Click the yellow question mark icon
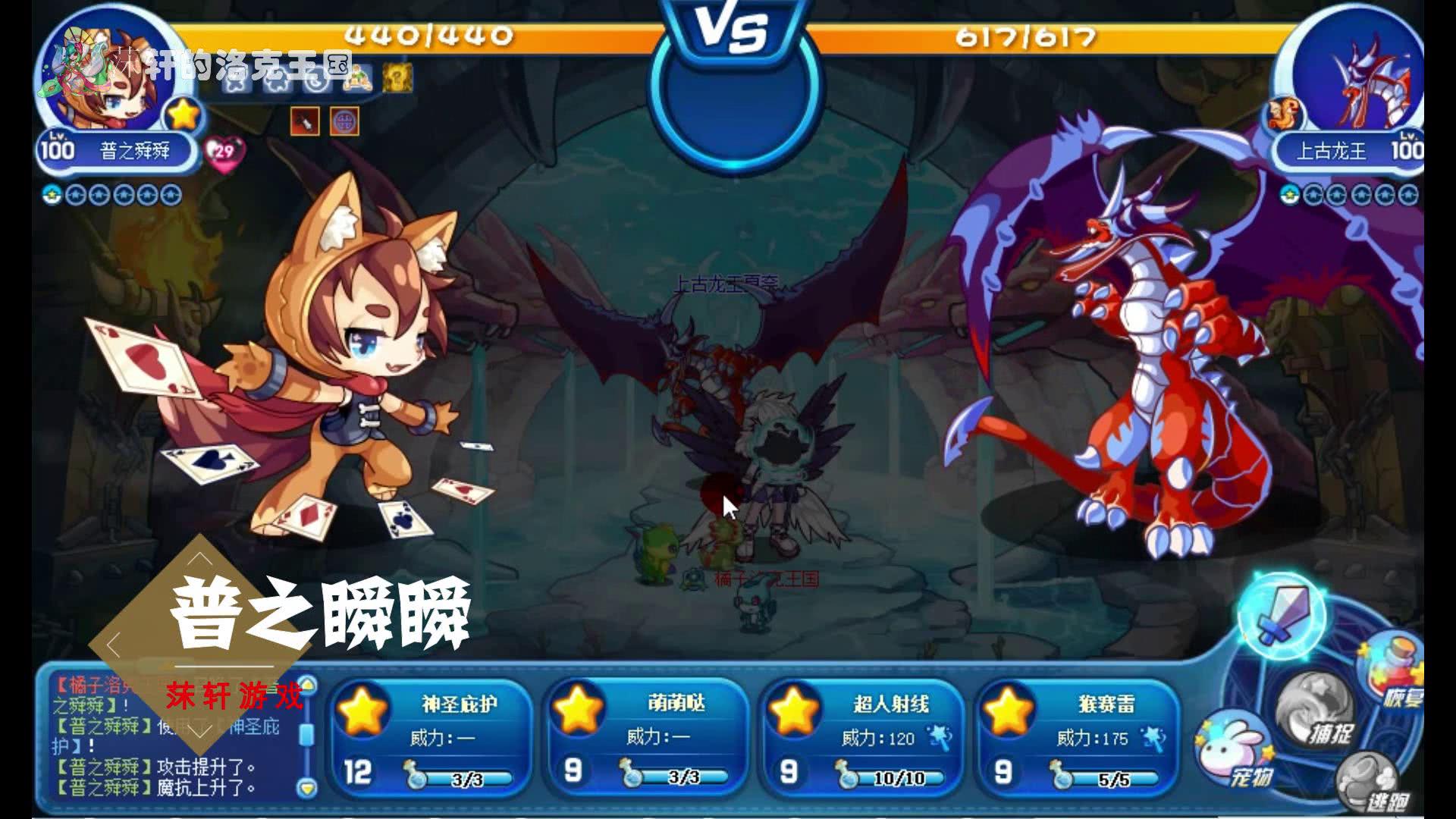The image size is (1456, 819). 397,77
